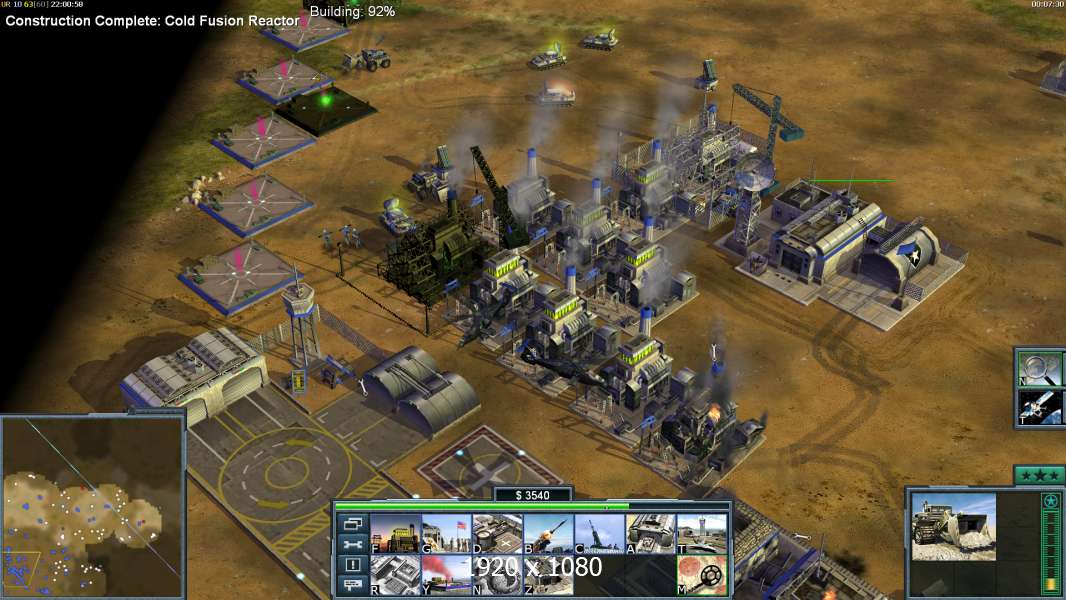Open the wrench options button
This screenshot has width=1066, height=600.
tap(352, 544)
